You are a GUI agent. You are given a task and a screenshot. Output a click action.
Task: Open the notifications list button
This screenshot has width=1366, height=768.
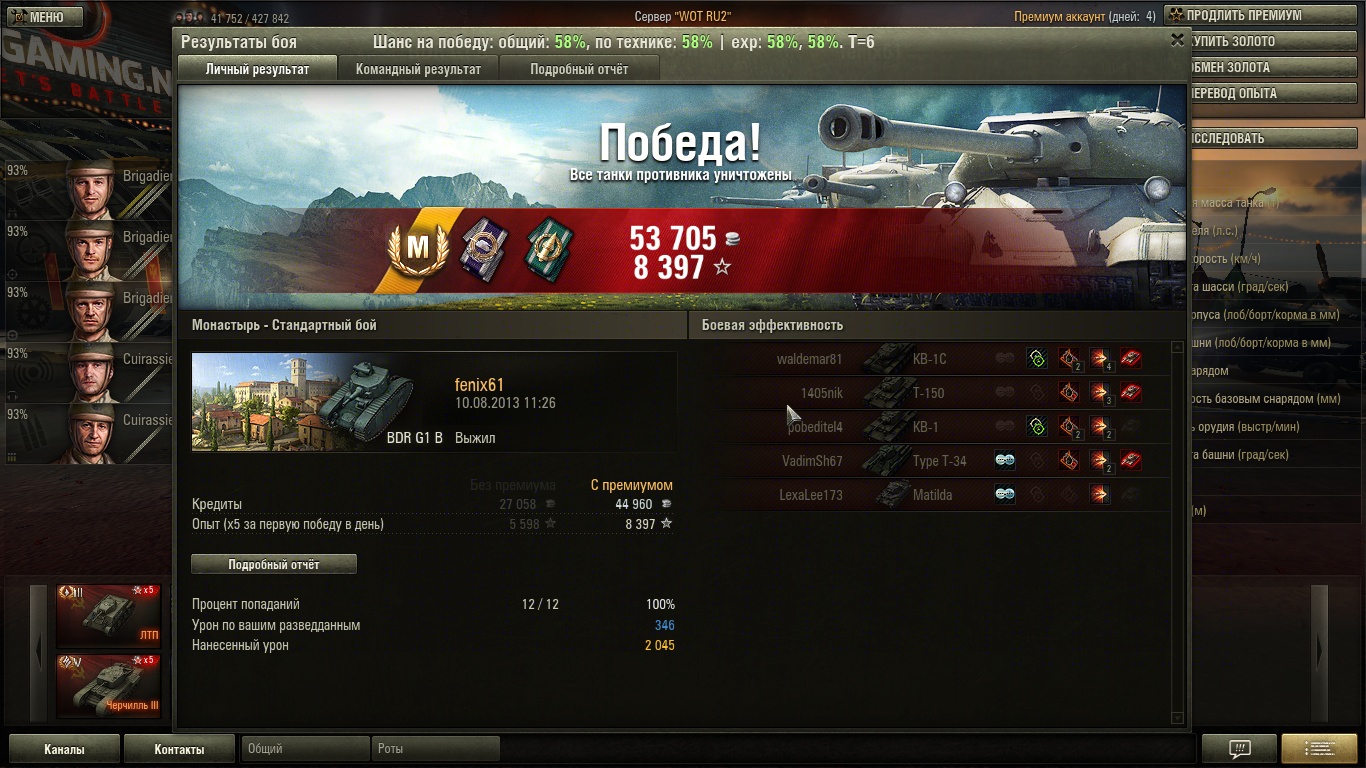click(x=1318, y=749)
